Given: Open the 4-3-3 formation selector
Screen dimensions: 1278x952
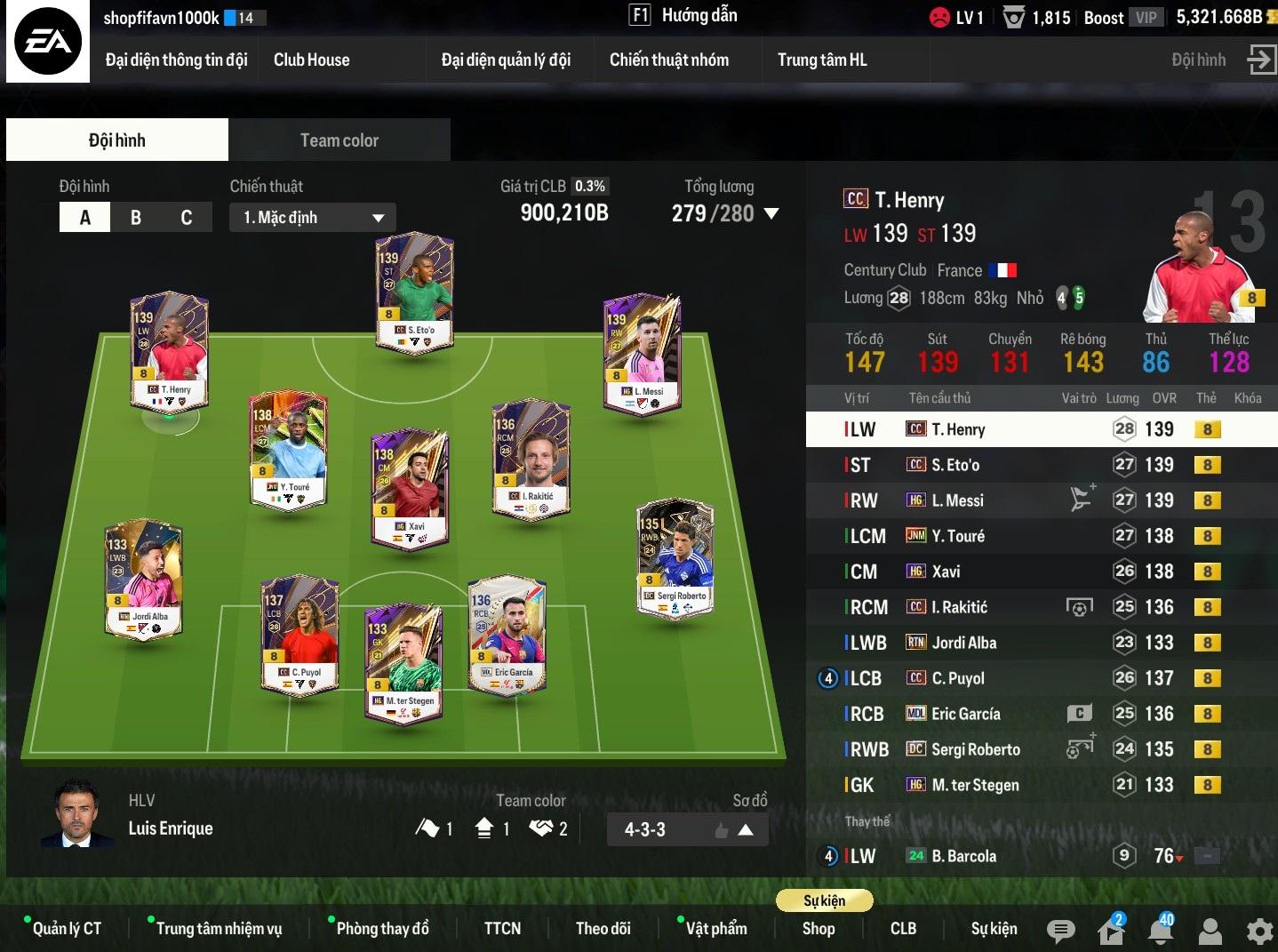Looking at the screenshot, I should coord(687,830).
